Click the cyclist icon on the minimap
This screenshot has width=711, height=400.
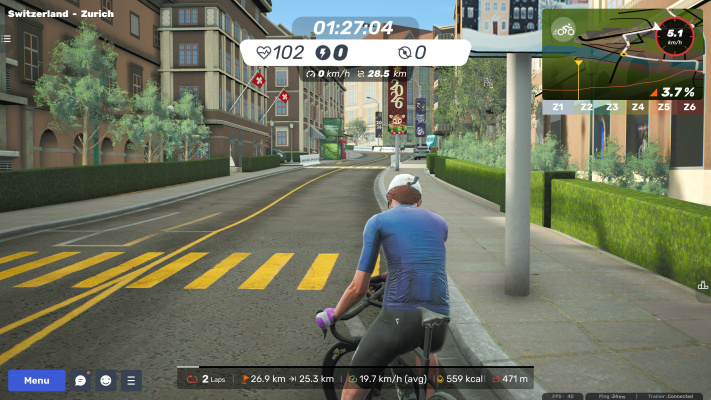pos(565,29)
